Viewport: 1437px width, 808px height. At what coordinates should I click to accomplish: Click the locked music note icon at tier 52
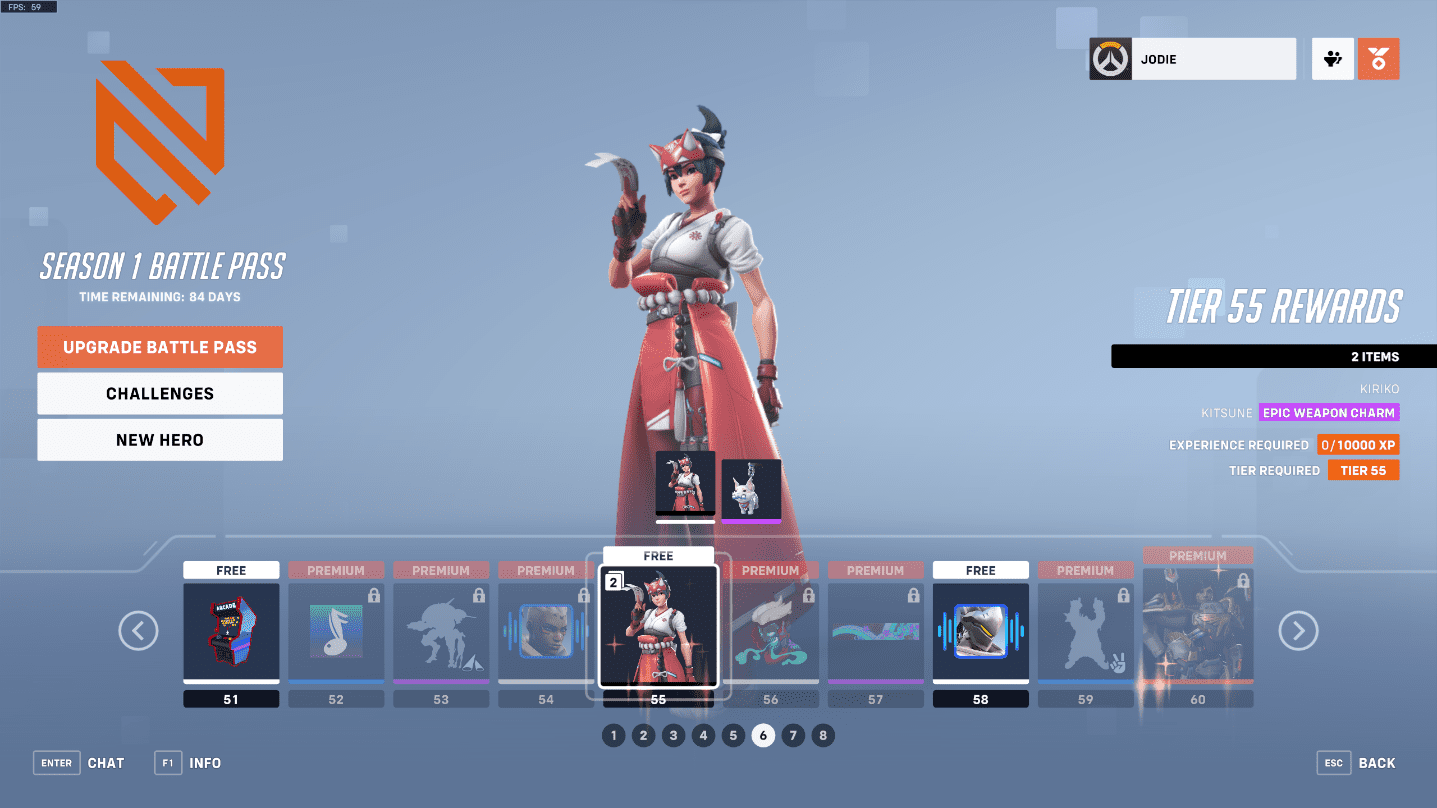tap(336, 630)
